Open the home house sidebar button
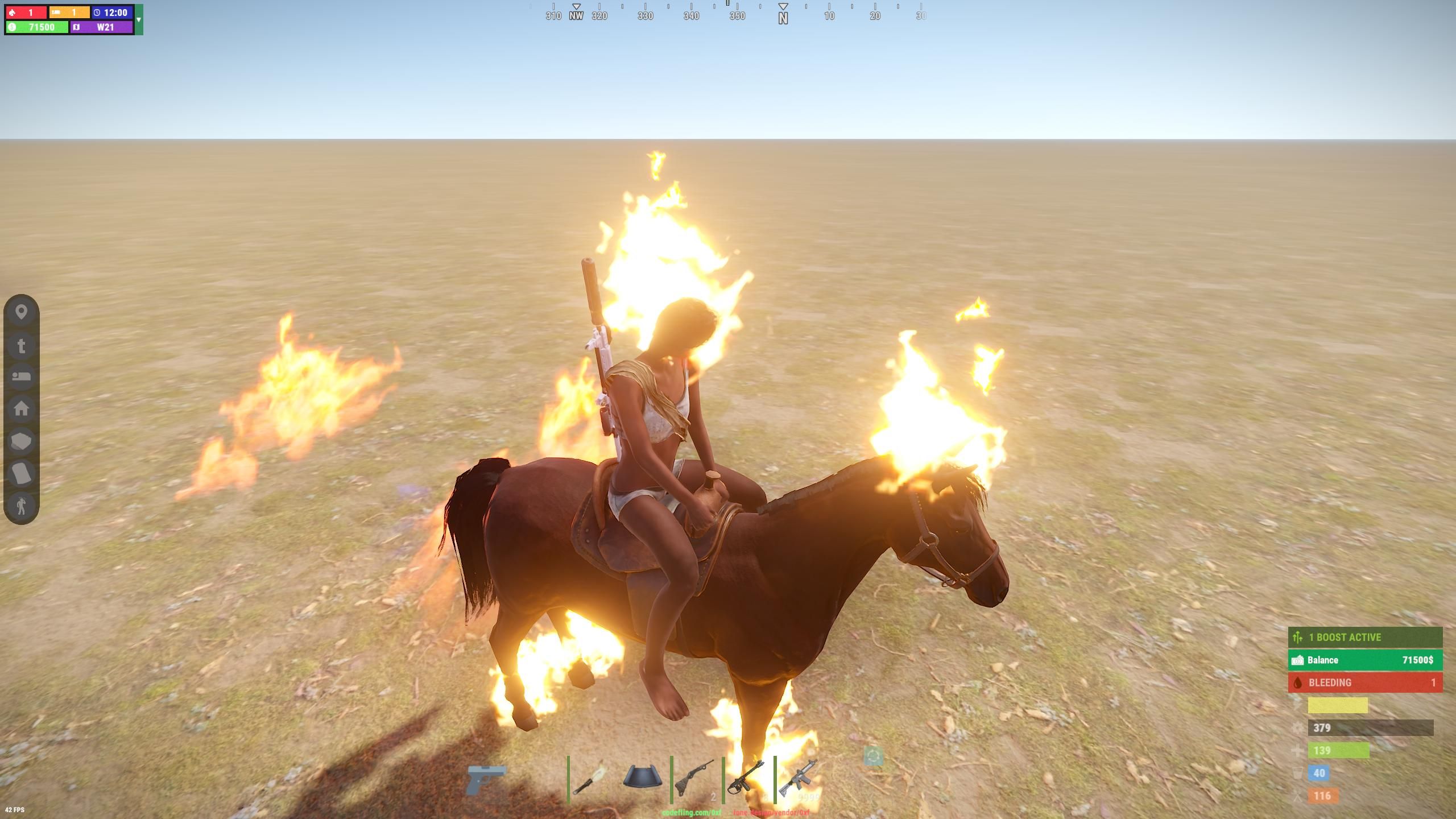 pyautogui.click(x=22, y=408)
